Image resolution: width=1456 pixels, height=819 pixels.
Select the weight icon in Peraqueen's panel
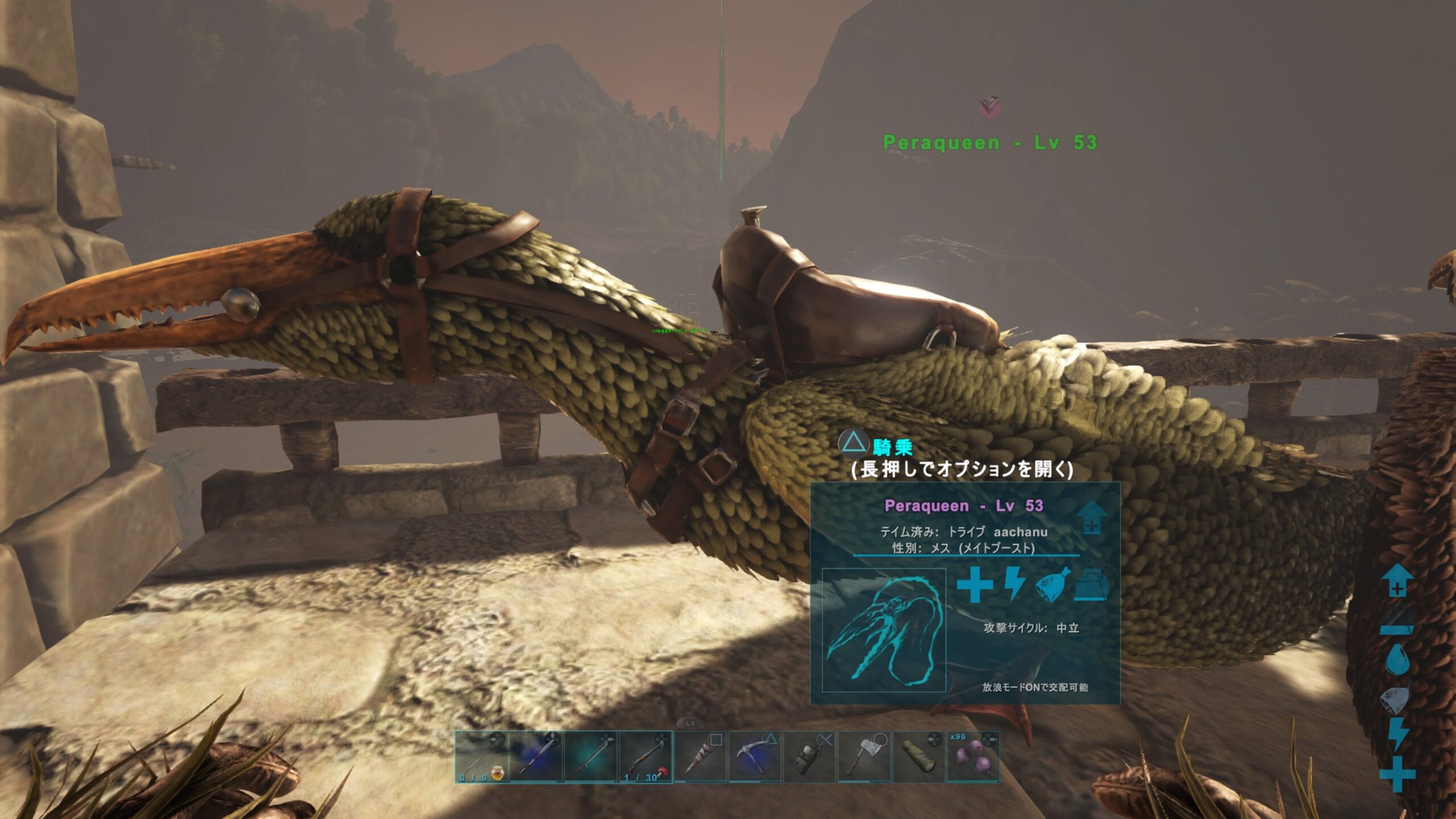point(1091,585)
